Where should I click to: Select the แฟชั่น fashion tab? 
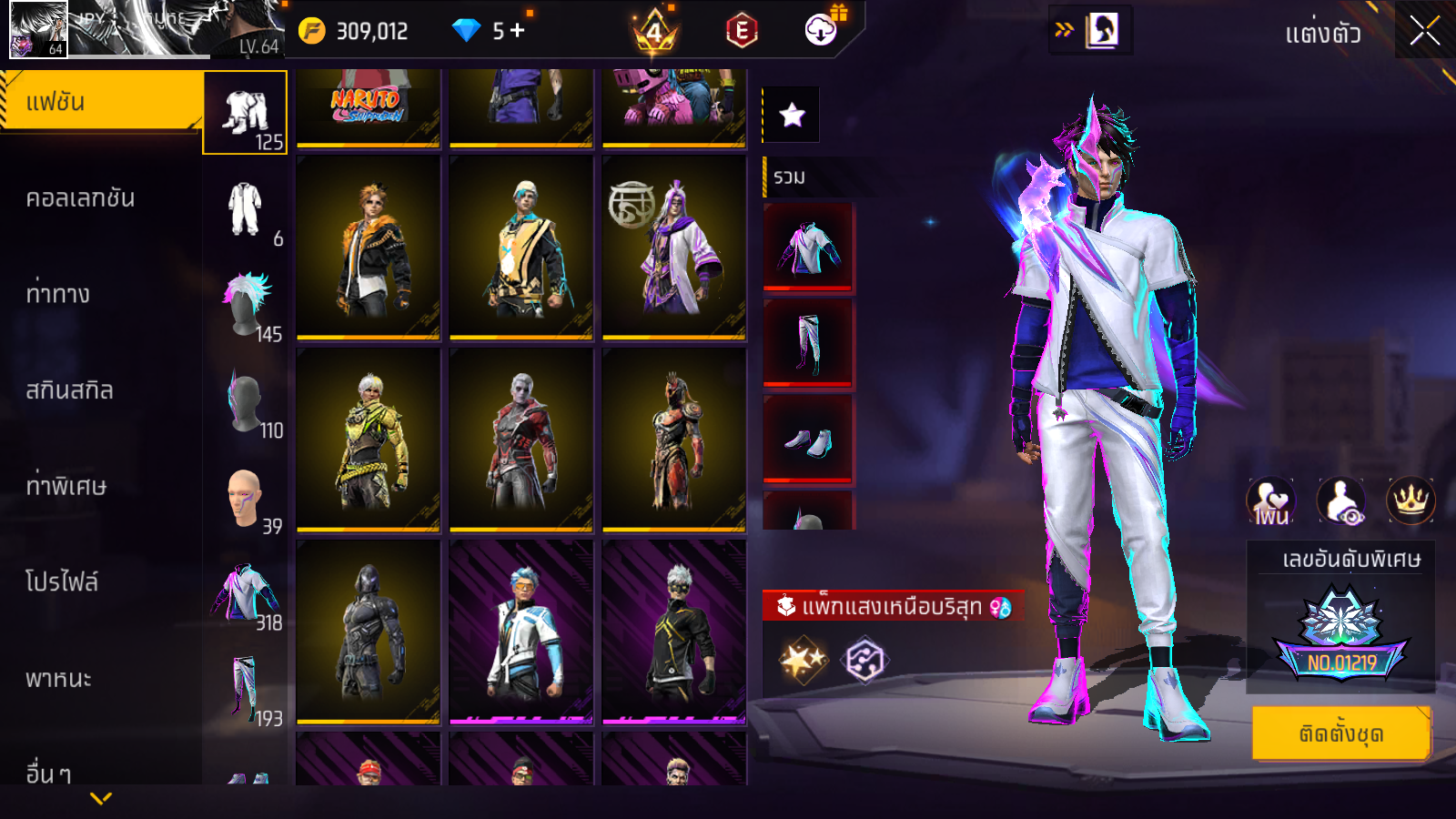click(100, 102)
